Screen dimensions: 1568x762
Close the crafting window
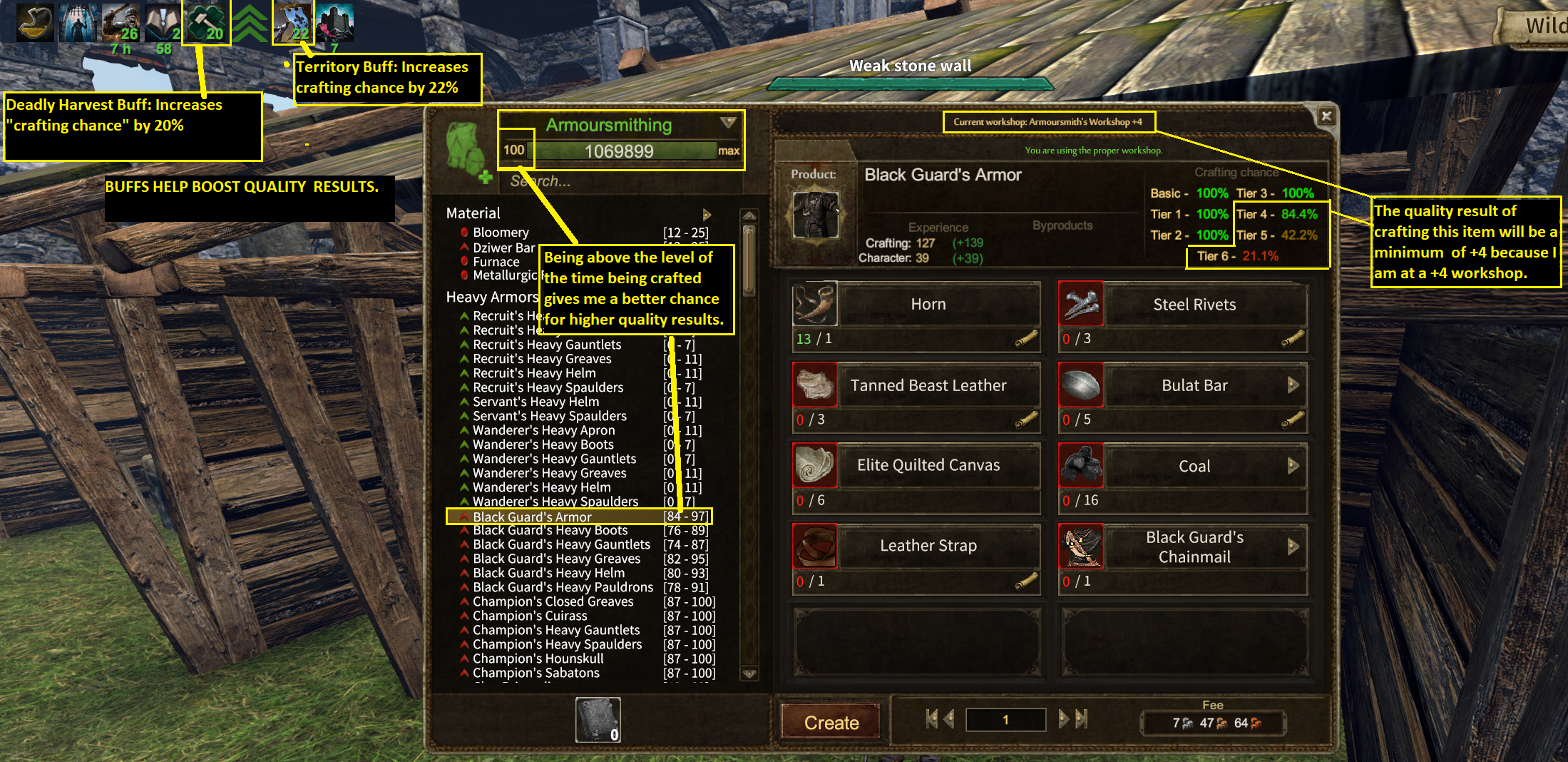coord(1326,116)
